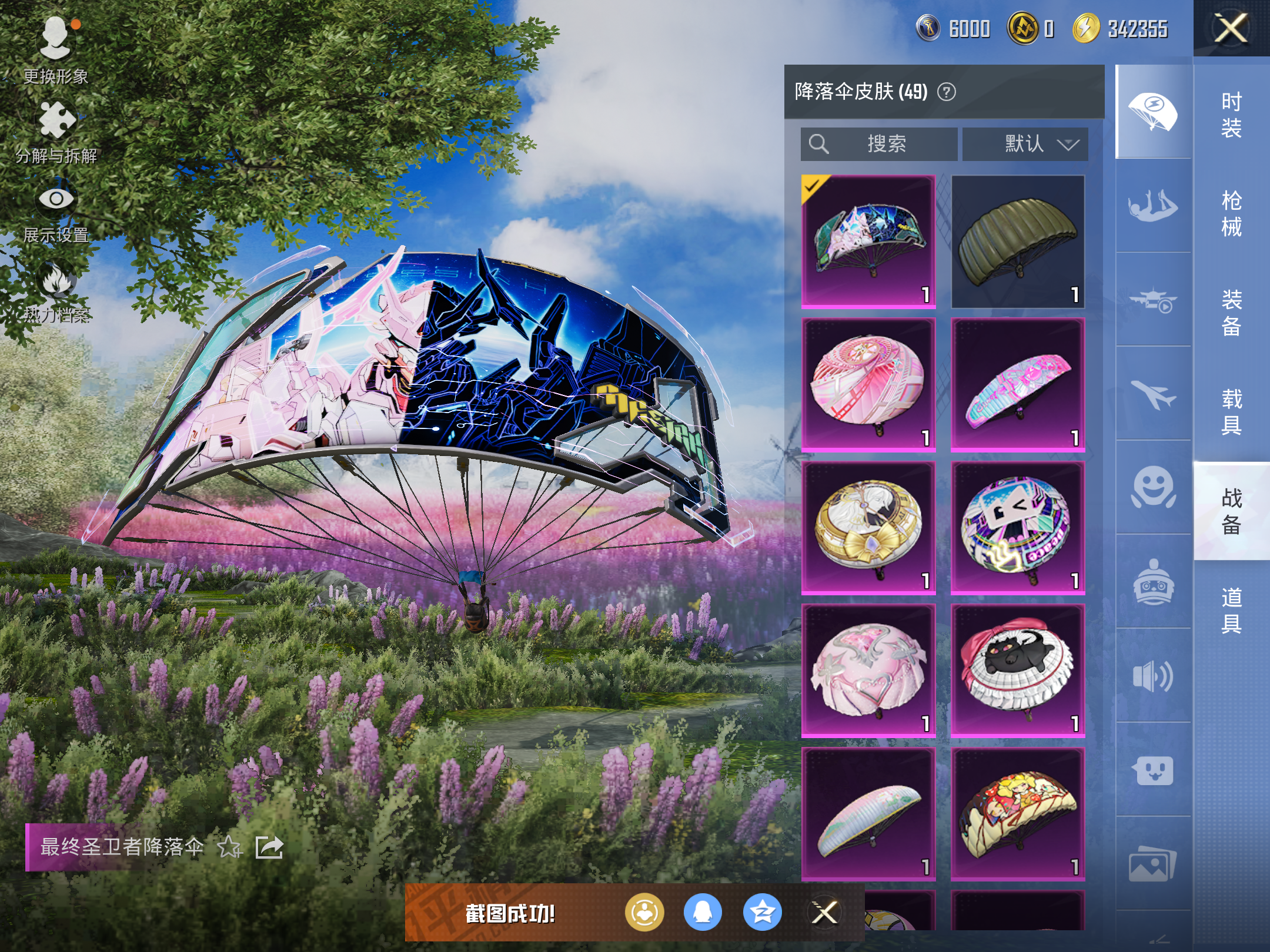The height and width of the screenshot is (952, 1270).
Task: Open the emote smiley category
Action: click(1153, 488)
